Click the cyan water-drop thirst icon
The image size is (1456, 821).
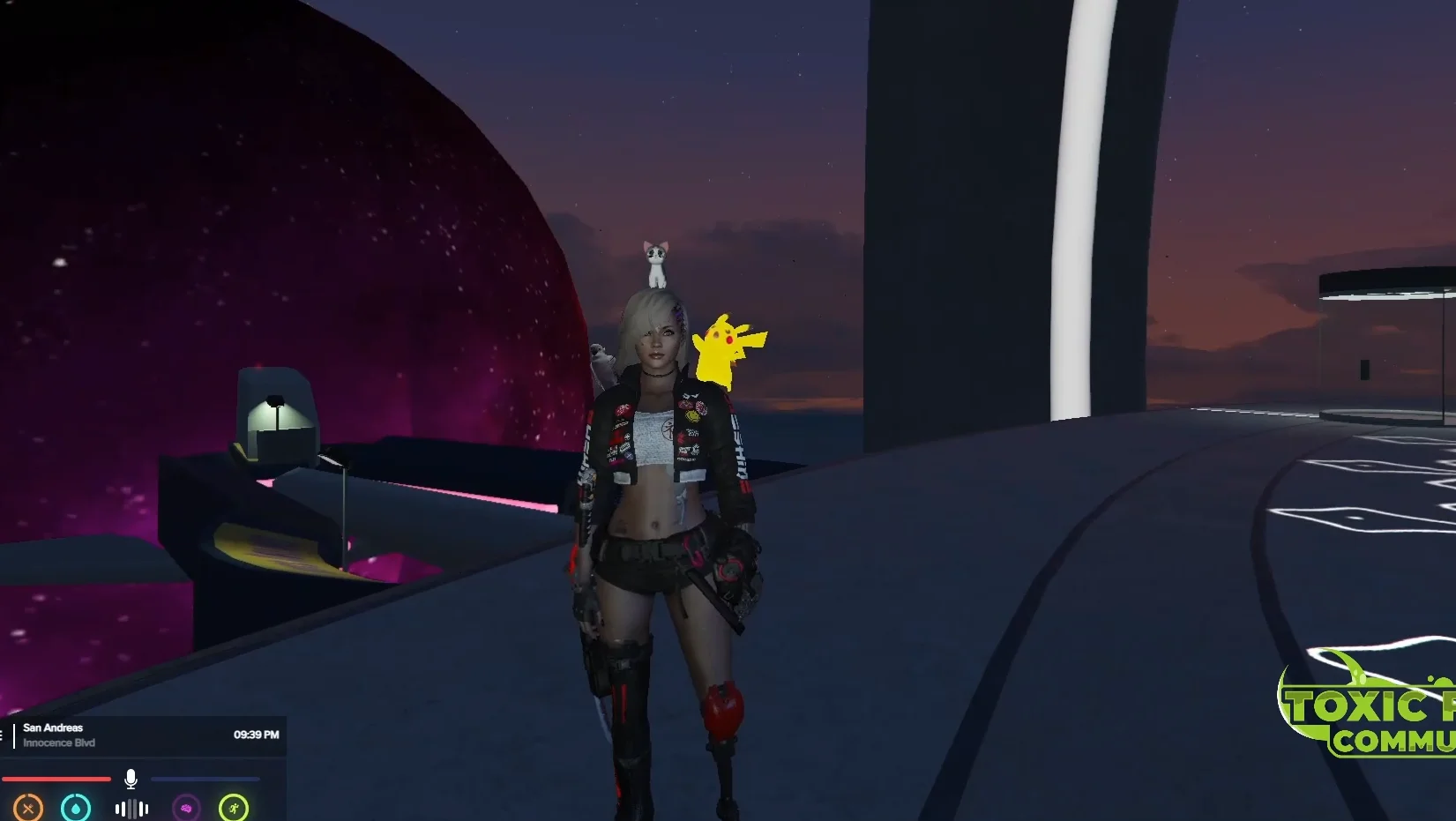pos(76,808)
